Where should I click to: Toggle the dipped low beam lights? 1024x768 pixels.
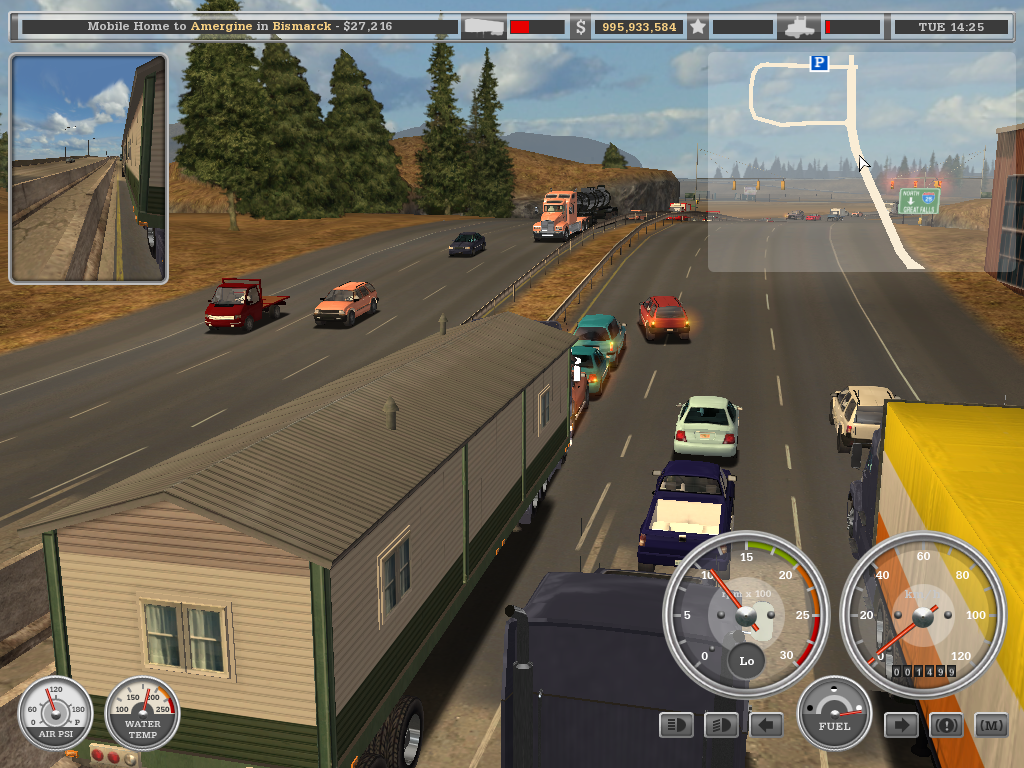tap(721, 725)
